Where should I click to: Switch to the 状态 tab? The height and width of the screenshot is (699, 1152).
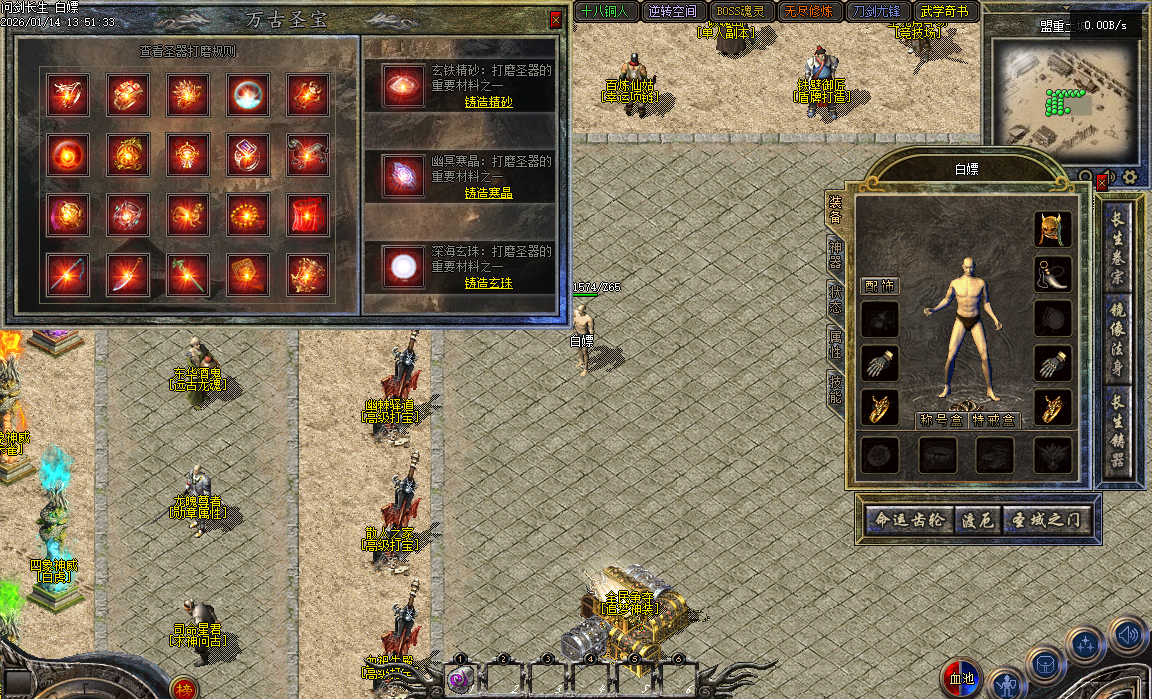point(835,298)
